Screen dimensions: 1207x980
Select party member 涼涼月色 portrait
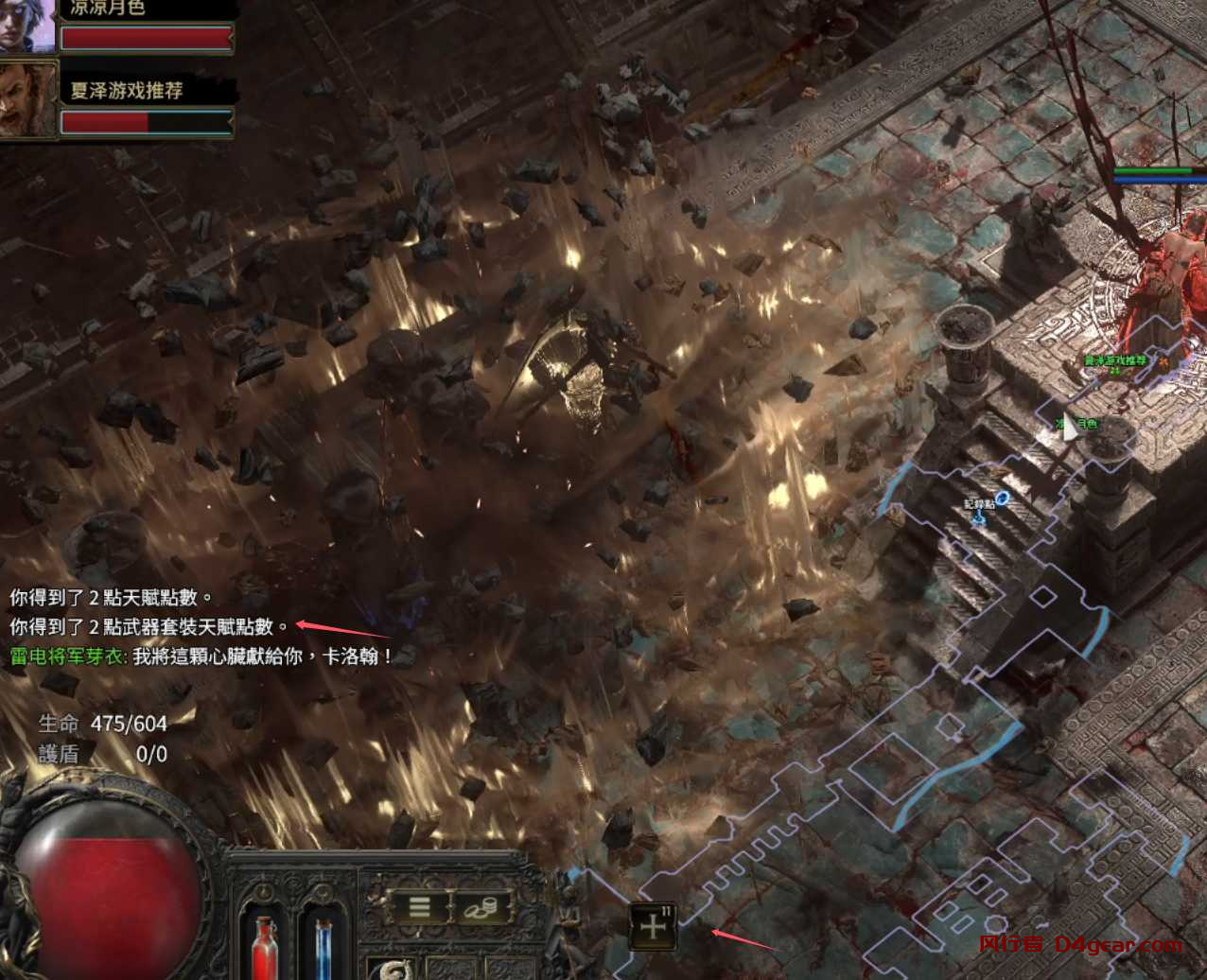click(26, 26)
